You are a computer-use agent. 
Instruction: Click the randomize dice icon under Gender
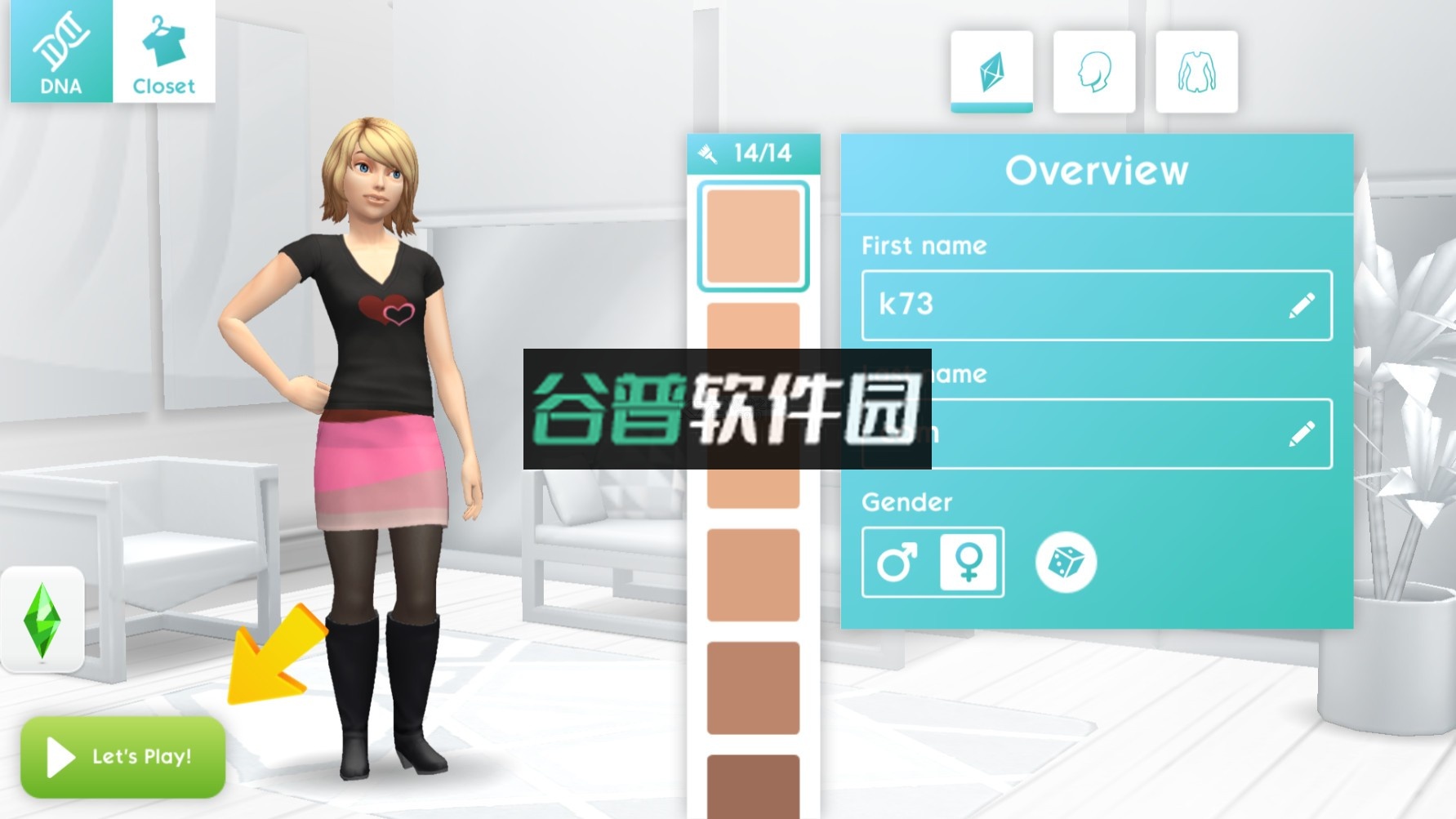coord(1066,563)
